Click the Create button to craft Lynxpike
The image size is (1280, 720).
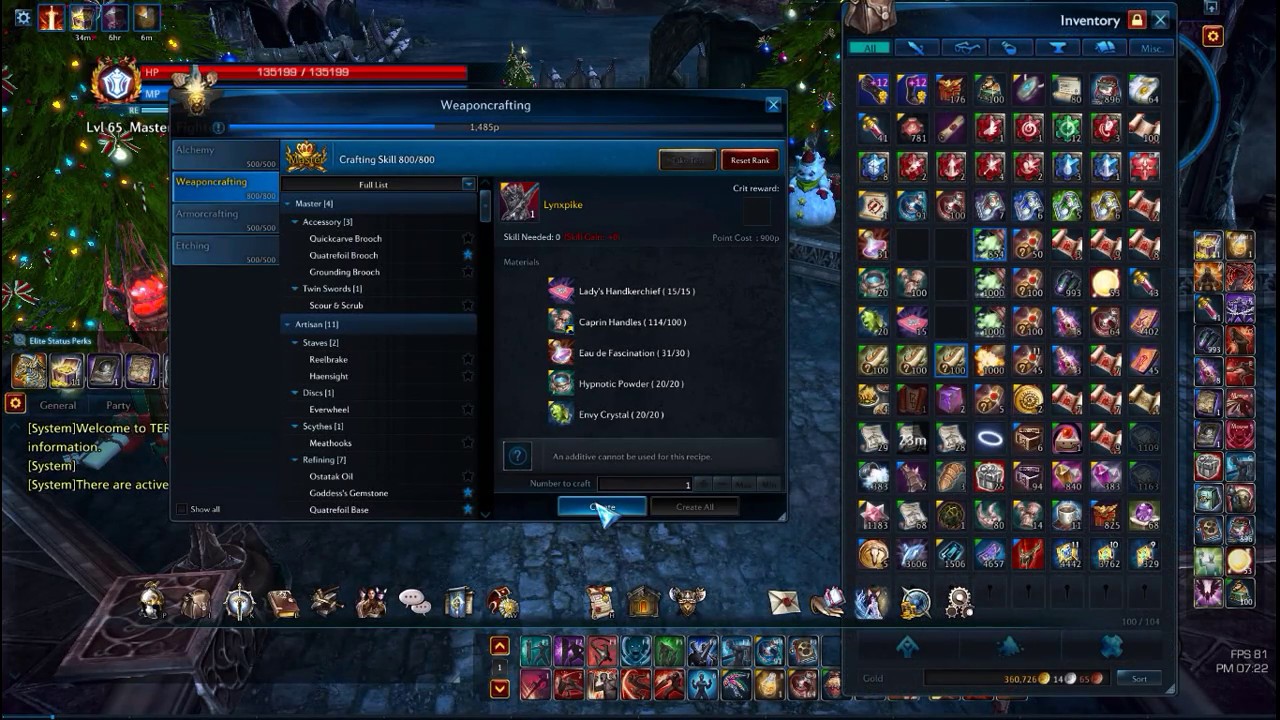(601, 506)
